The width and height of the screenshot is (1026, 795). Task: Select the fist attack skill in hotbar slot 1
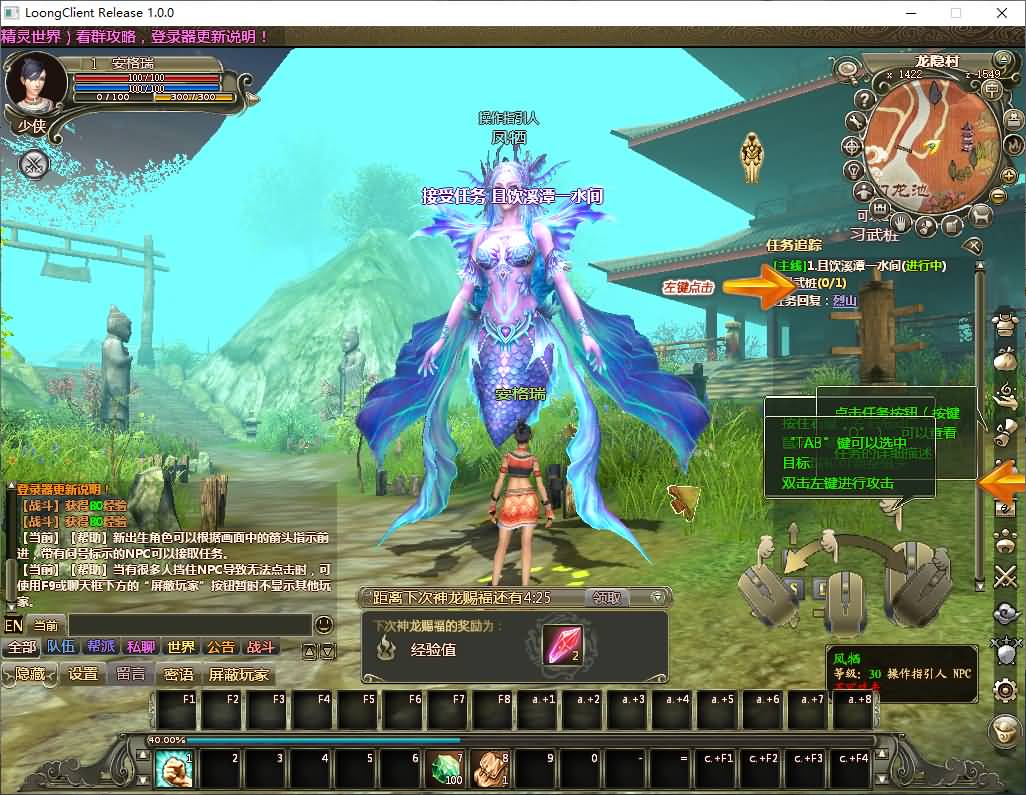[x=175, y=769]
